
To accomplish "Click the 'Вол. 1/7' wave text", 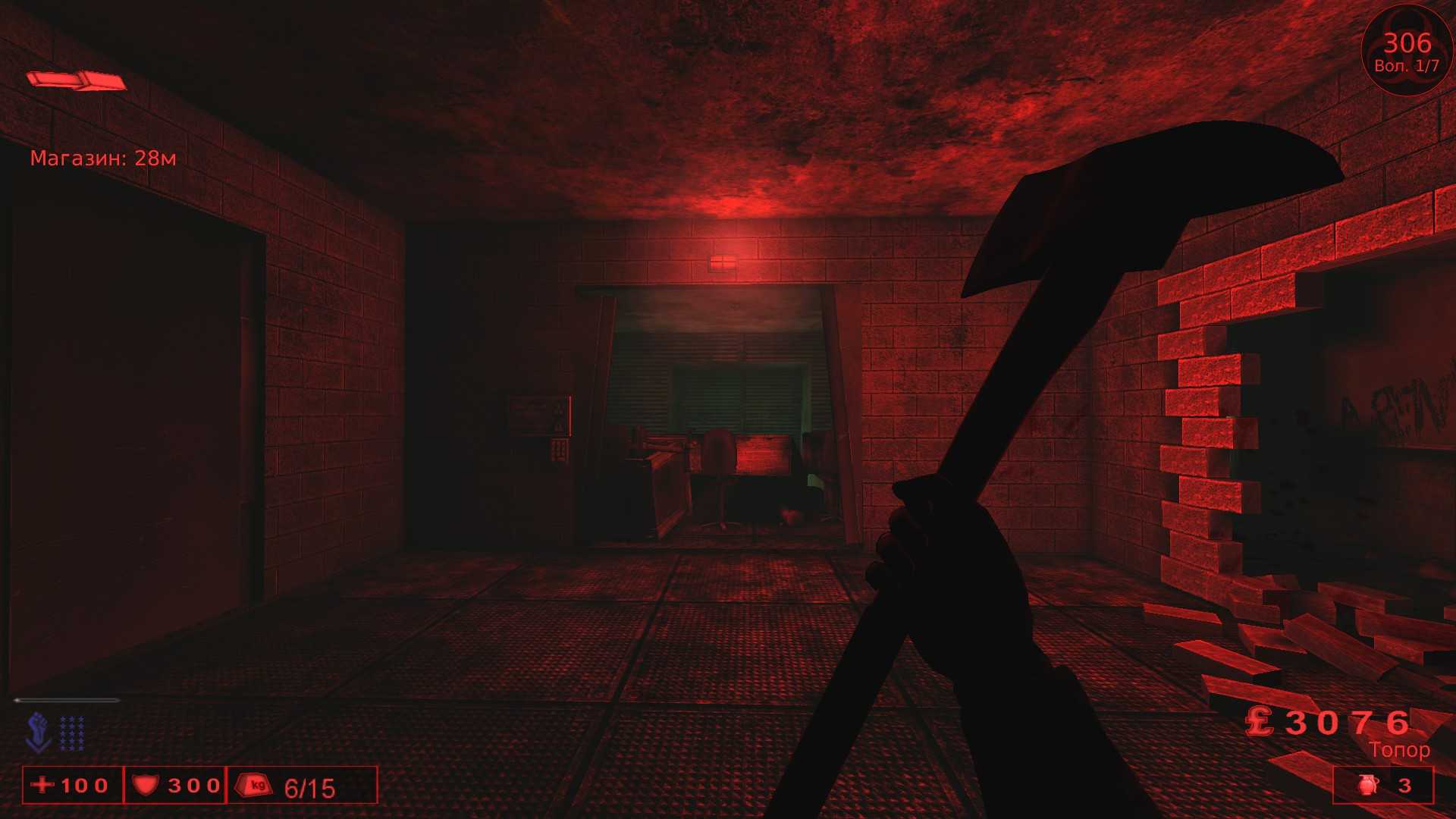I will [1407, 65].
